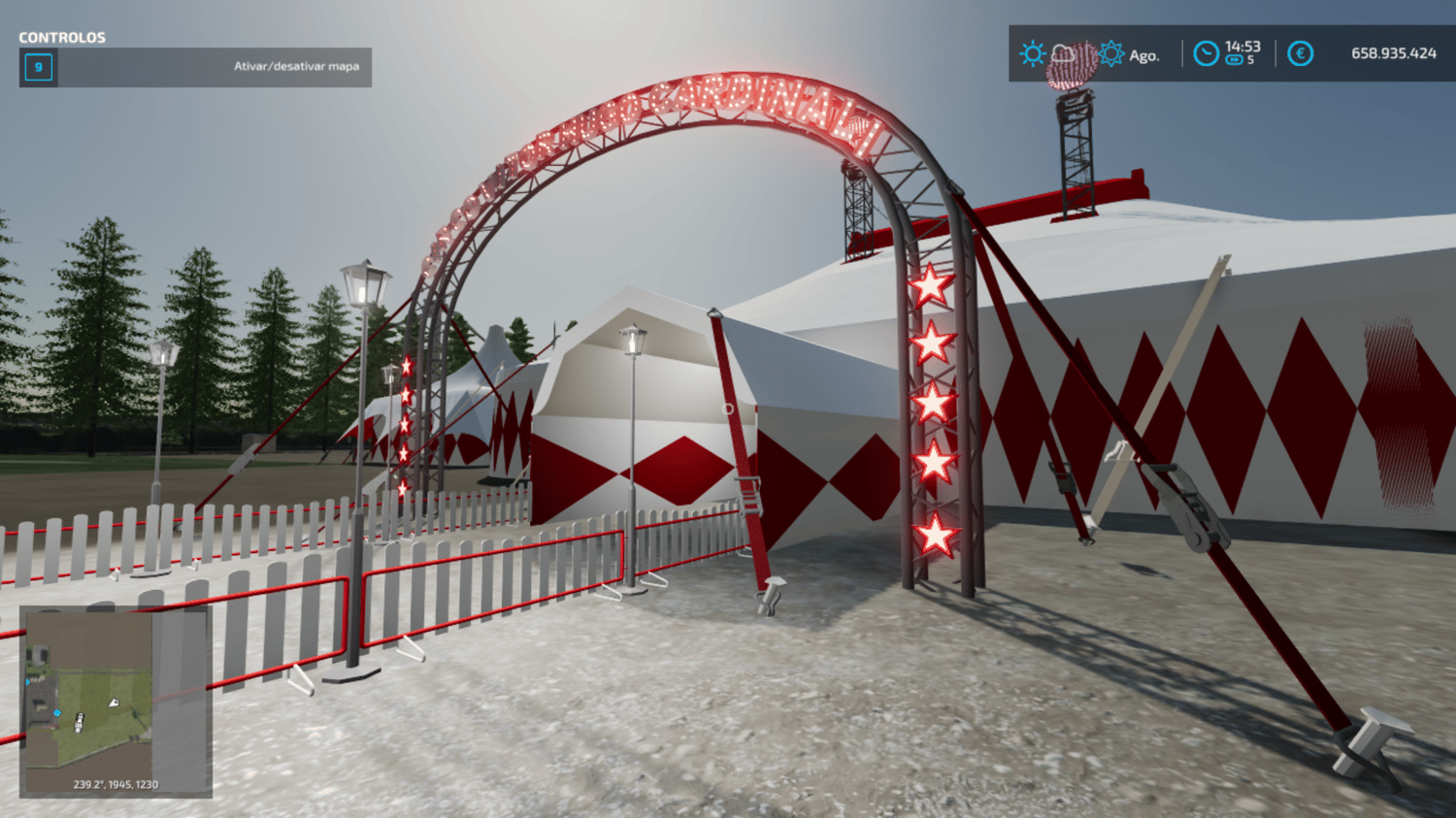Select the sunny weather forecast icon

(x=1032, y=53)
